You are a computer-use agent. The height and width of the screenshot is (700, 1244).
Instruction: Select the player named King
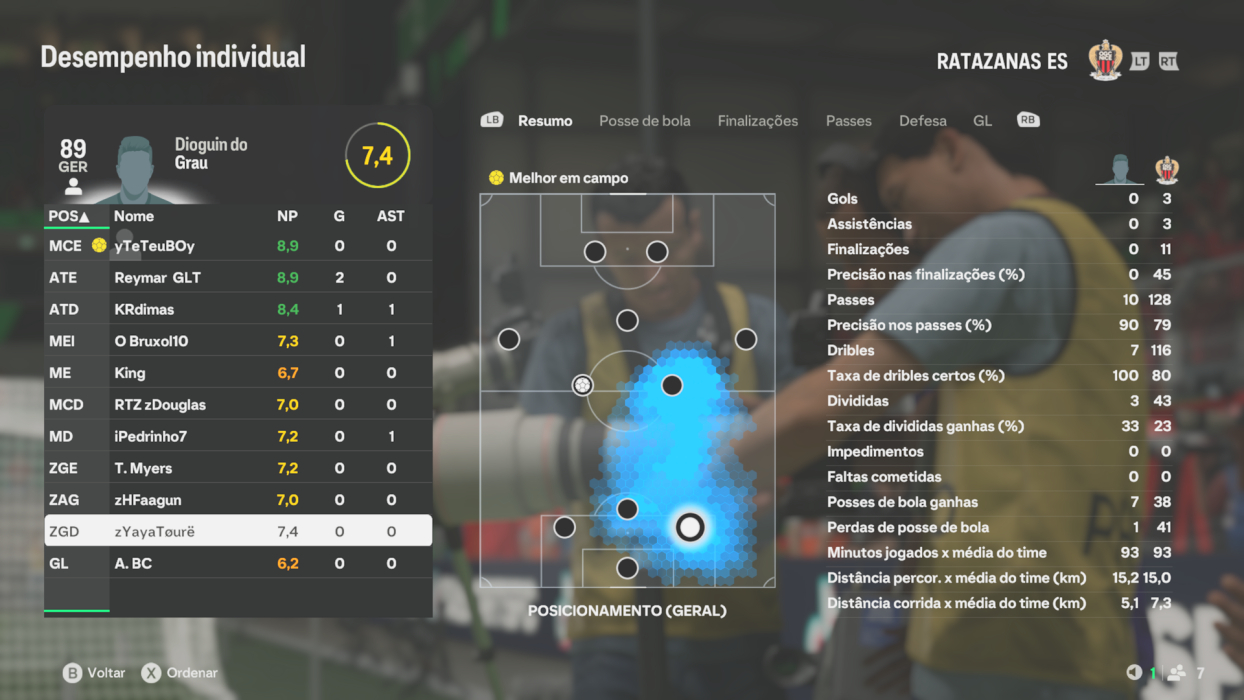238,373
